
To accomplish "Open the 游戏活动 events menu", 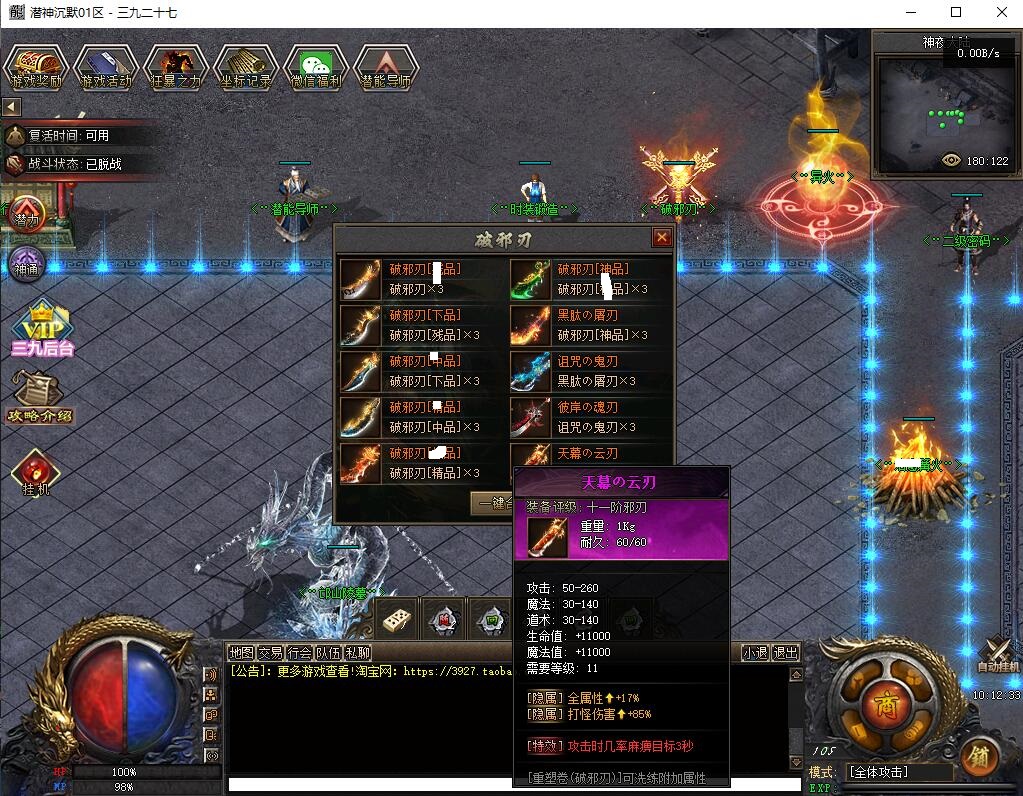I will pos(106,68).
